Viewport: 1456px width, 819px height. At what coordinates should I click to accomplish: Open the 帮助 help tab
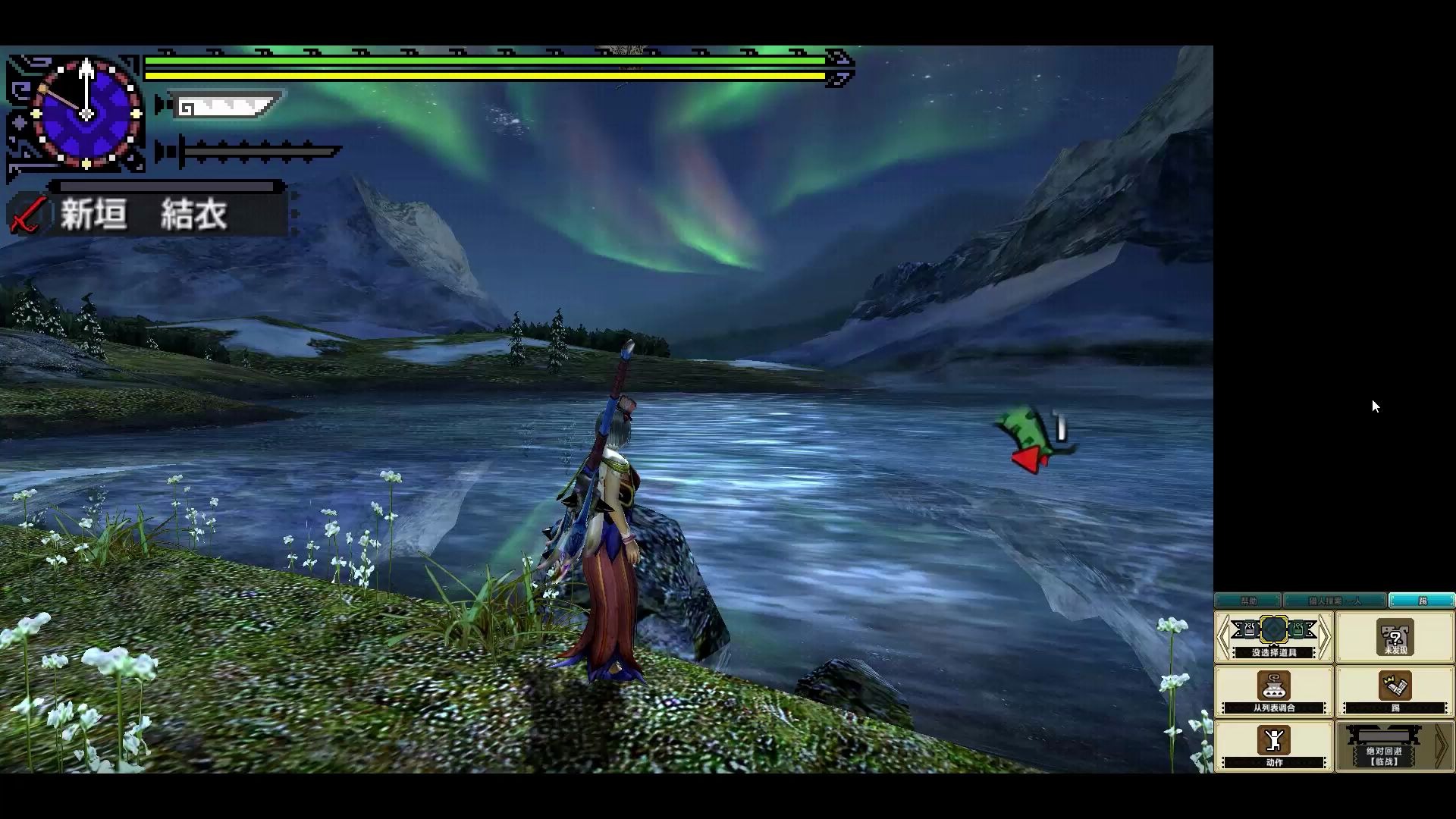tap(1247, 601)
